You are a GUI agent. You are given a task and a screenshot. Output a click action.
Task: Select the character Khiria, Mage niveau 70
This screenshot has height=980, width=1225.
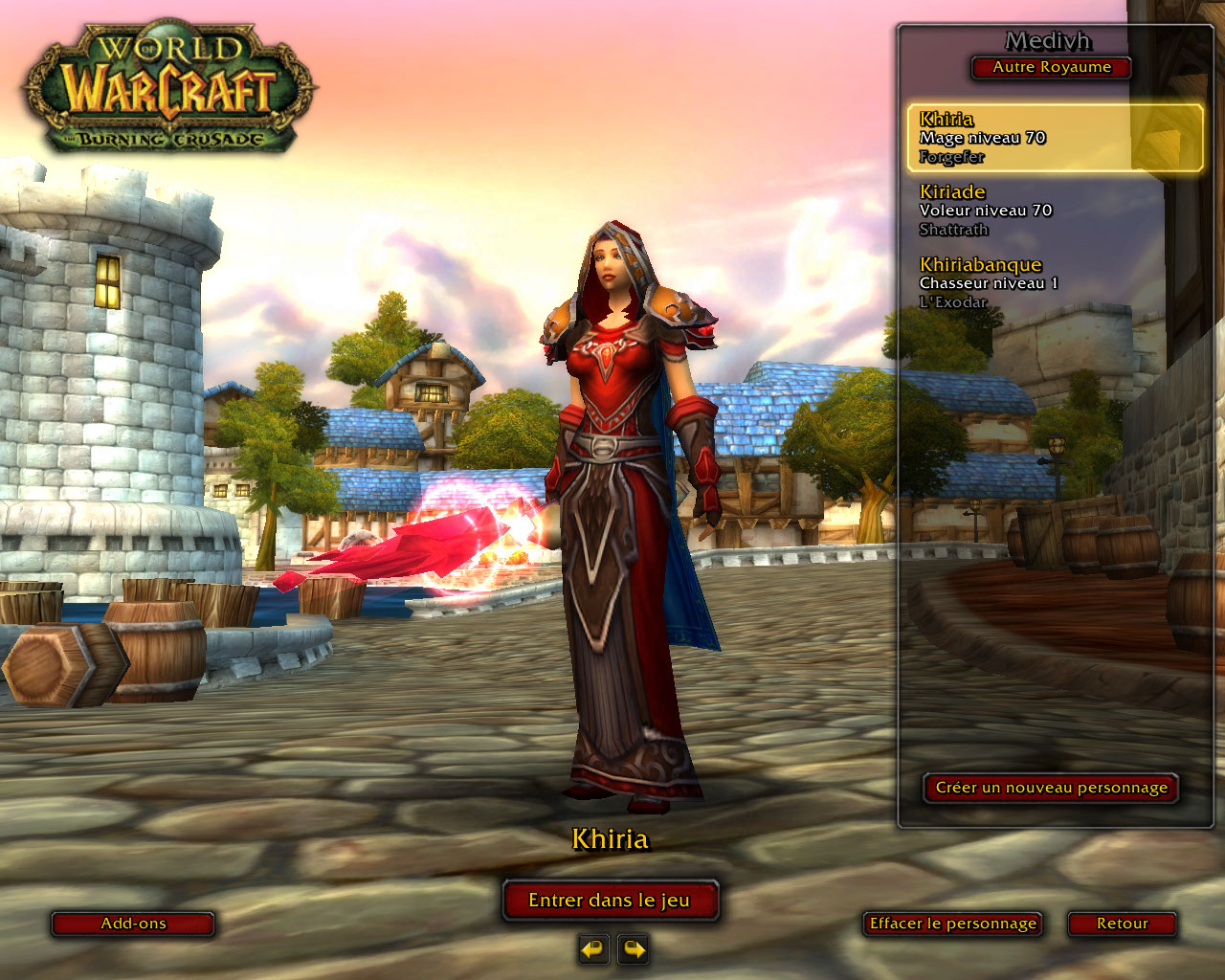coord(1054,138)
